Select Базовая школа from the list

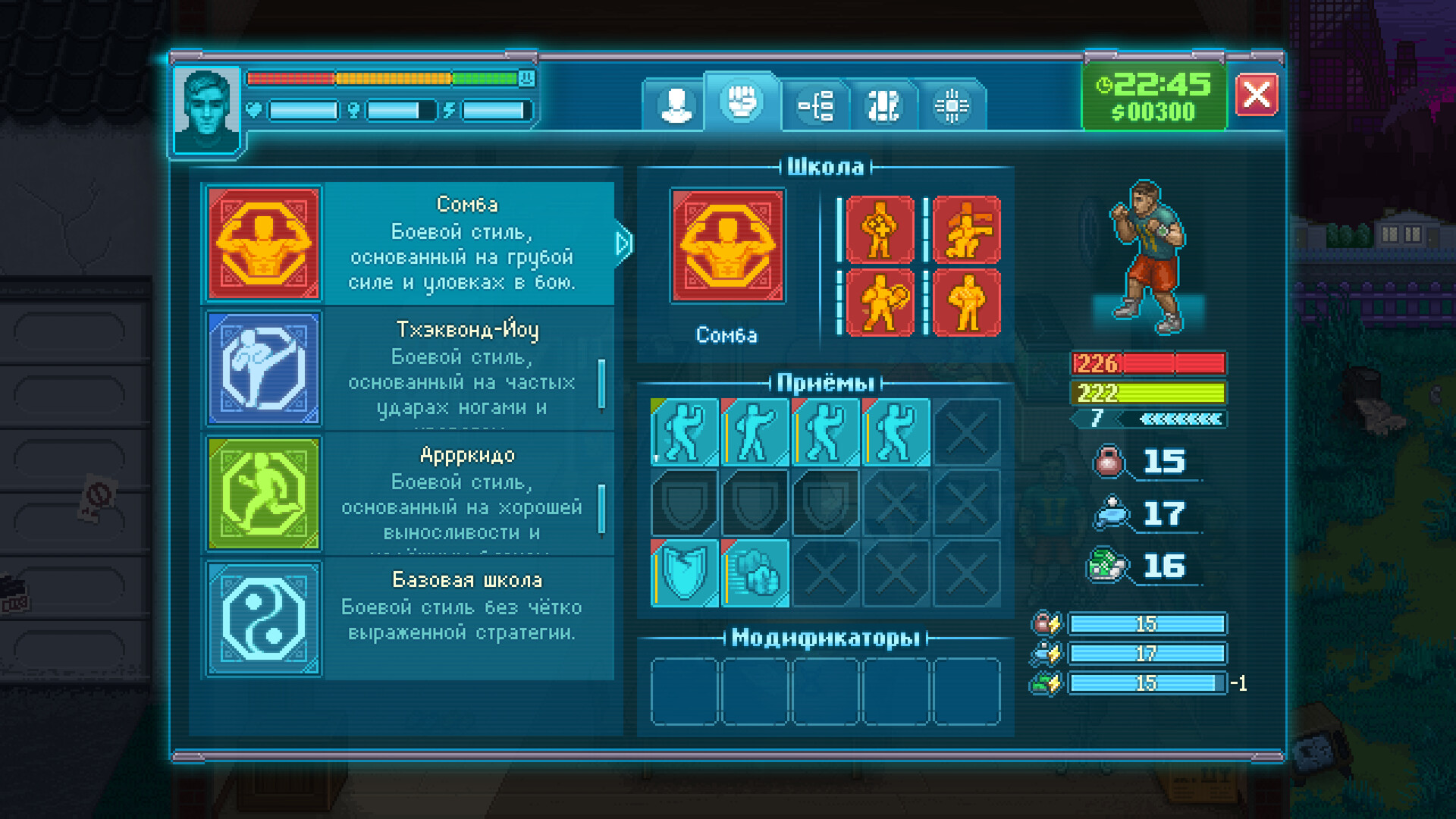coord(409,619)
